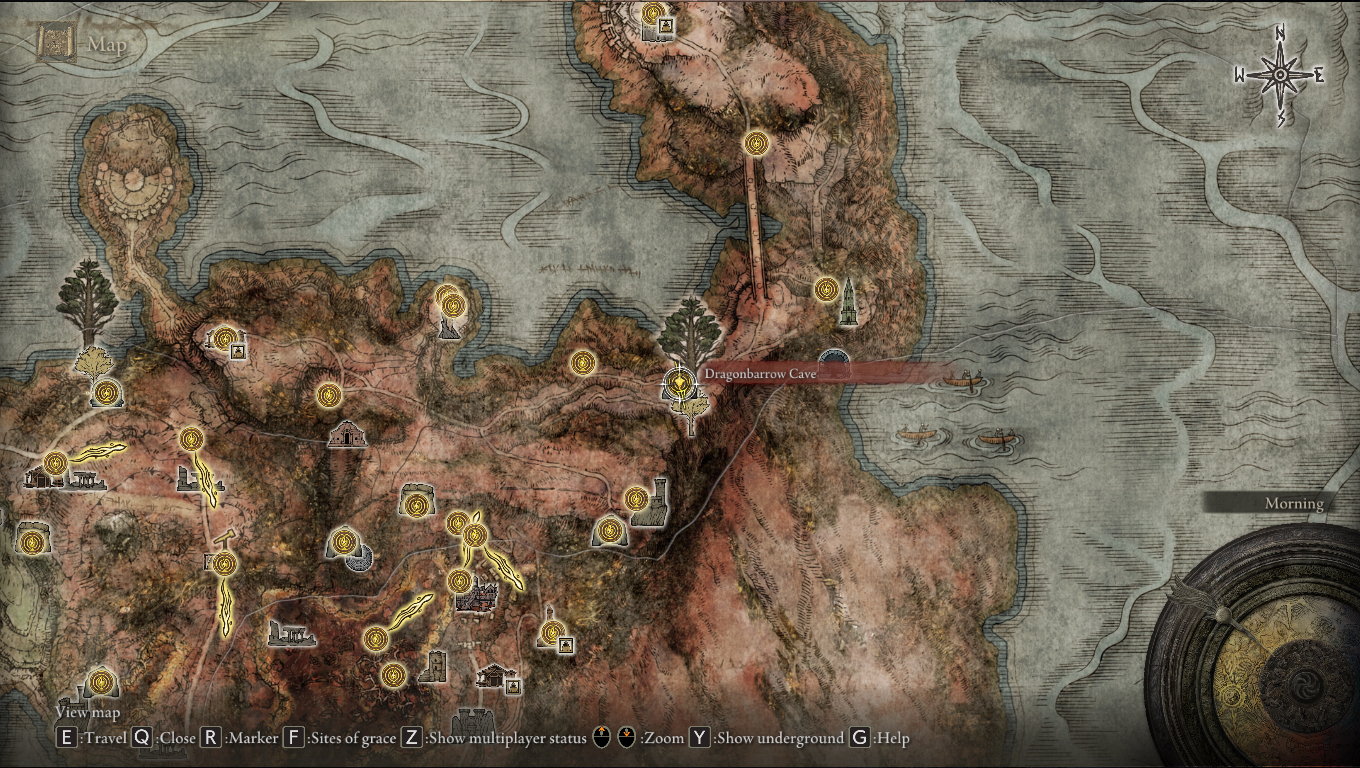
Task: Click the Morning time-of-day indicator
Action: [1294, 504]
